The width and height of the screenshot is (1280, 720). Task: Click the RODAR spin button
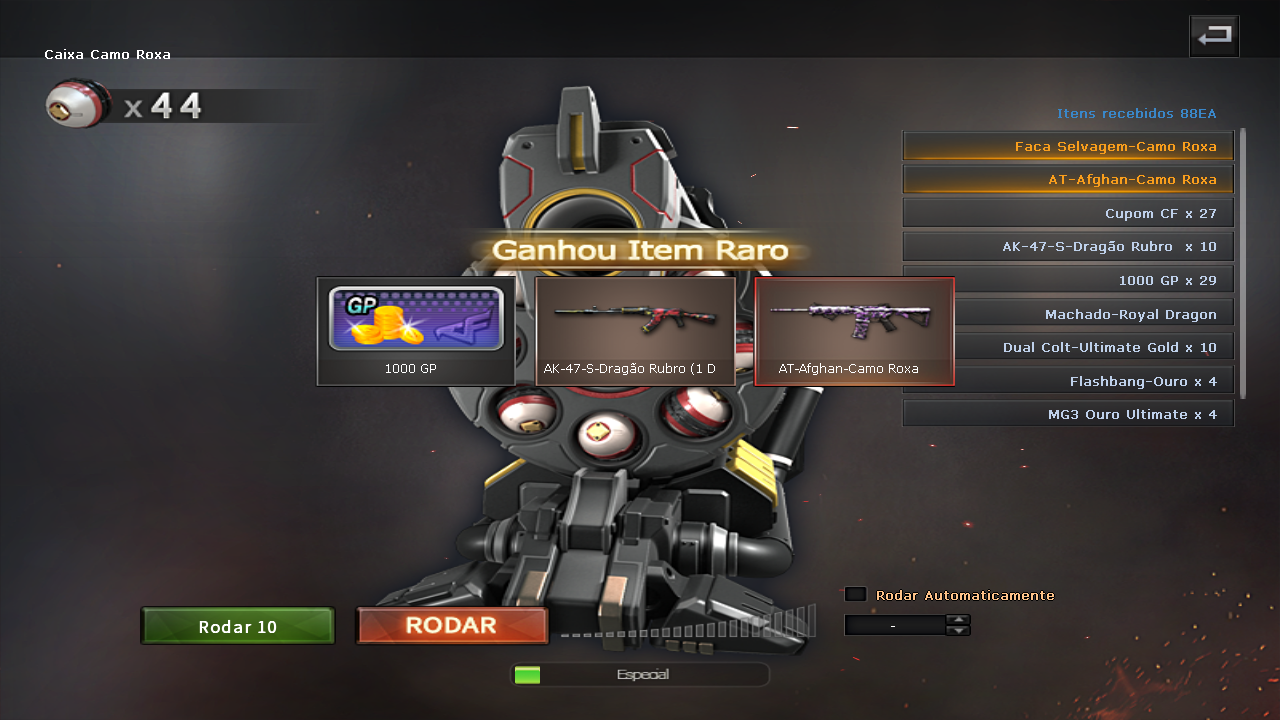point(452,626)
